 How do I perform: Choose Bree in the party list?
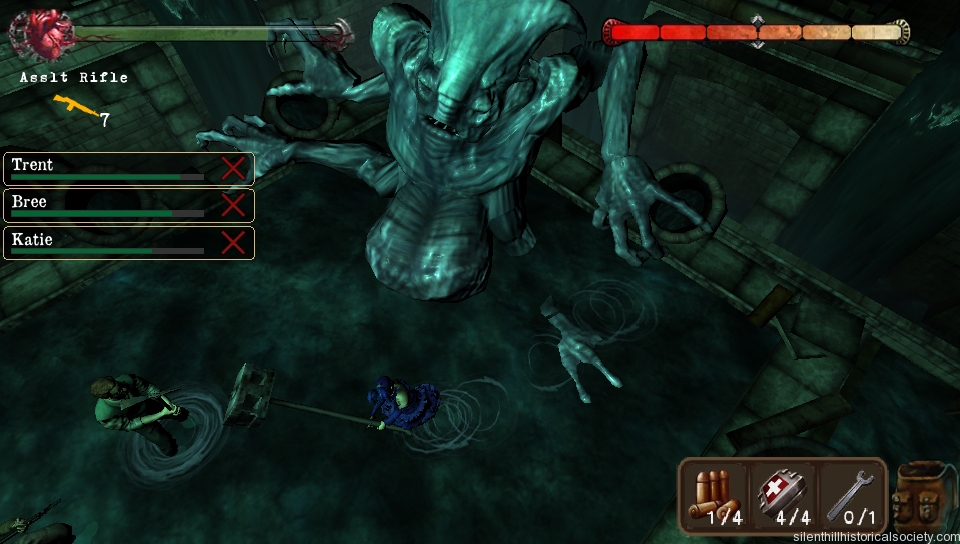click(110, 205)
